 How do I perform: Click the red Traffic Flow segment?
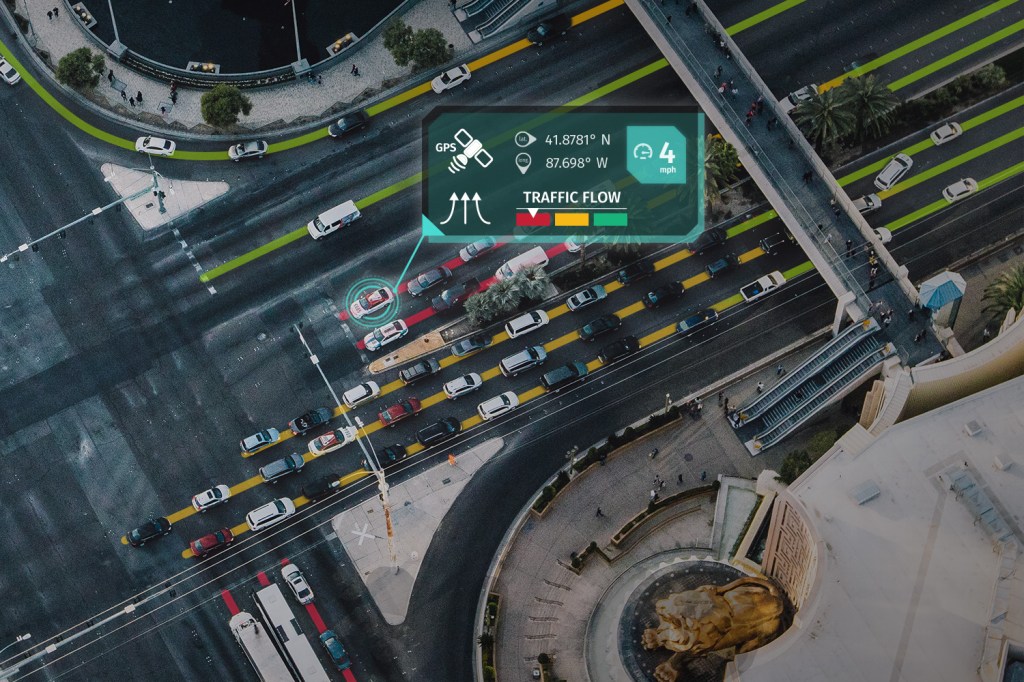pyautogui.click(x=532, y=219)
